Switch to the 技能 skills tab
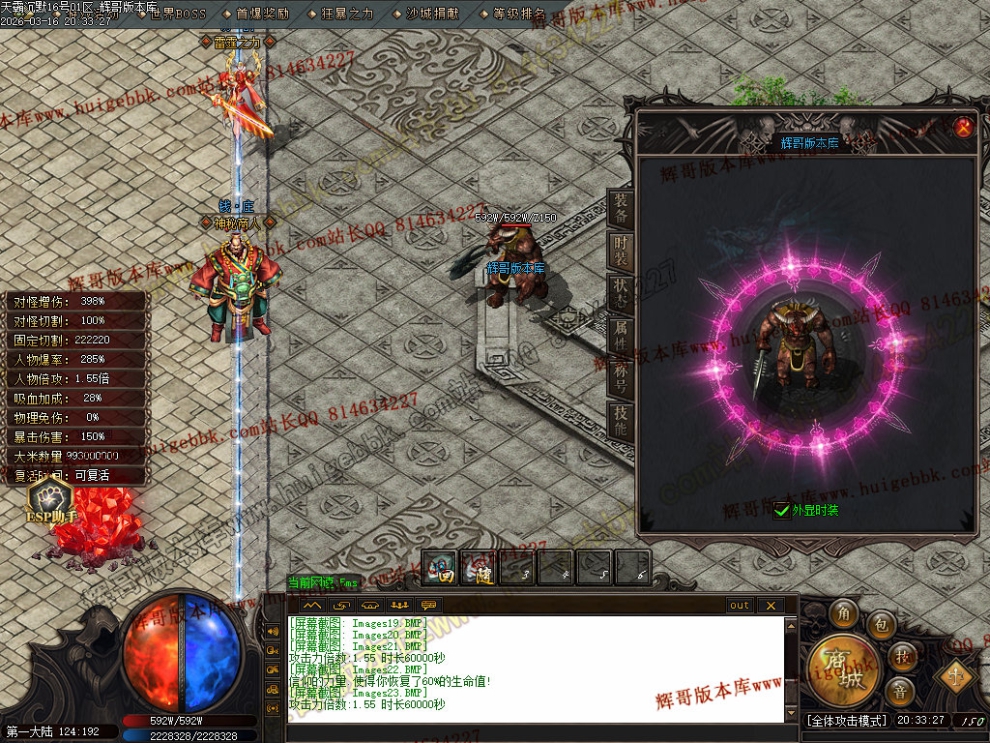Viewport: 990px width, 743px height. (x=620, y=421)
